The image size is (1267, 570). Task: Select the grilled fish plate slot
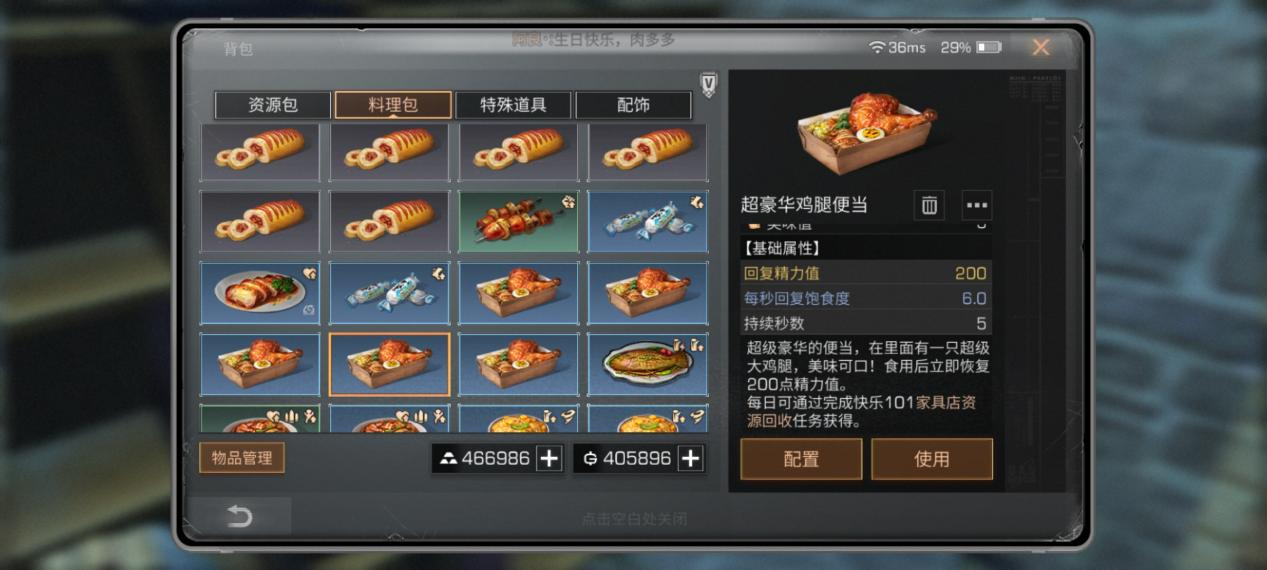[x=647, y=365]
